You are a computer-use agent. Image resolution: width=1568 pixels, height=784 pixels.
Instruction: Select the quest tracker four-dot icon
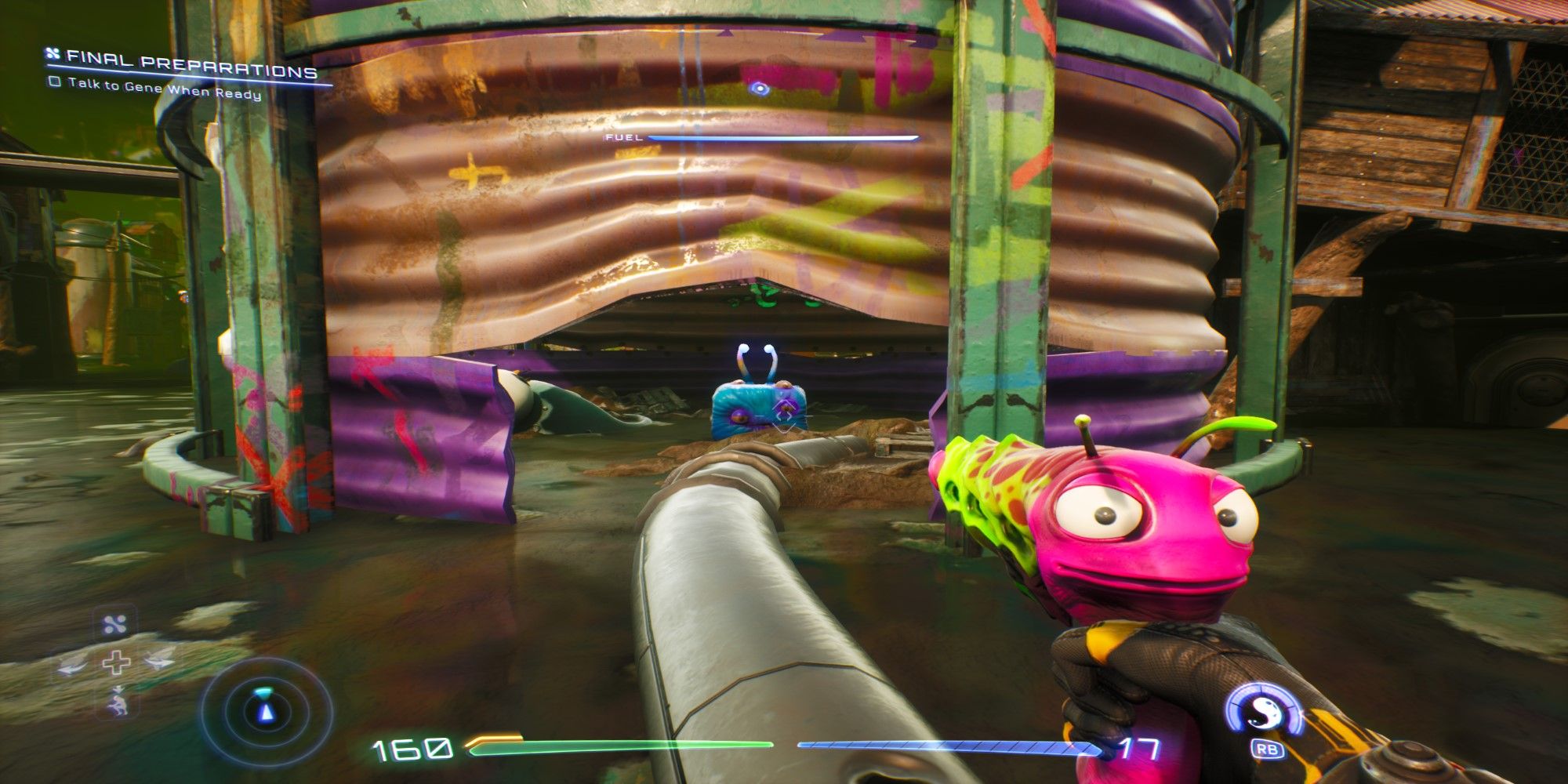click(x=53, y=55)
